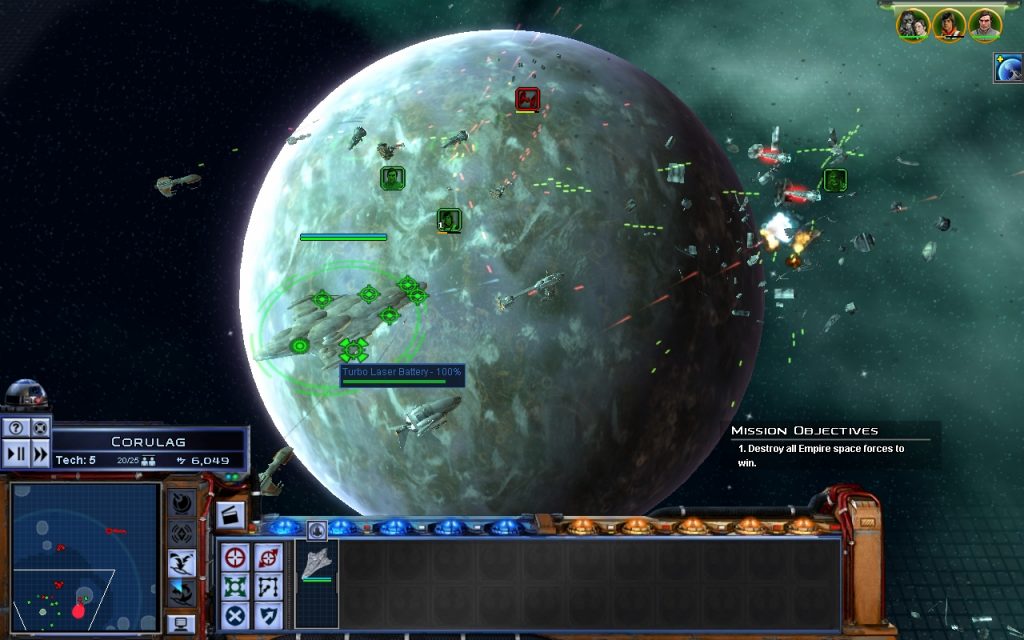Select the waypoint path command button

[x=268, y=586]
